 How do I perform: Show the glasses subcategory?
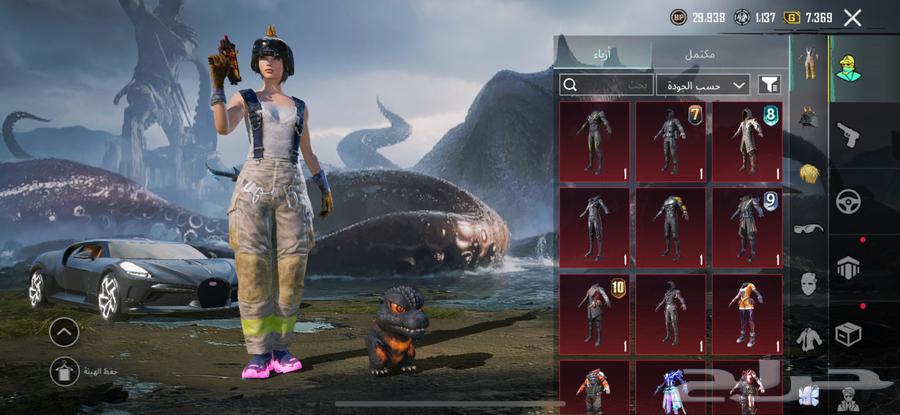click(x=808, y=229)
